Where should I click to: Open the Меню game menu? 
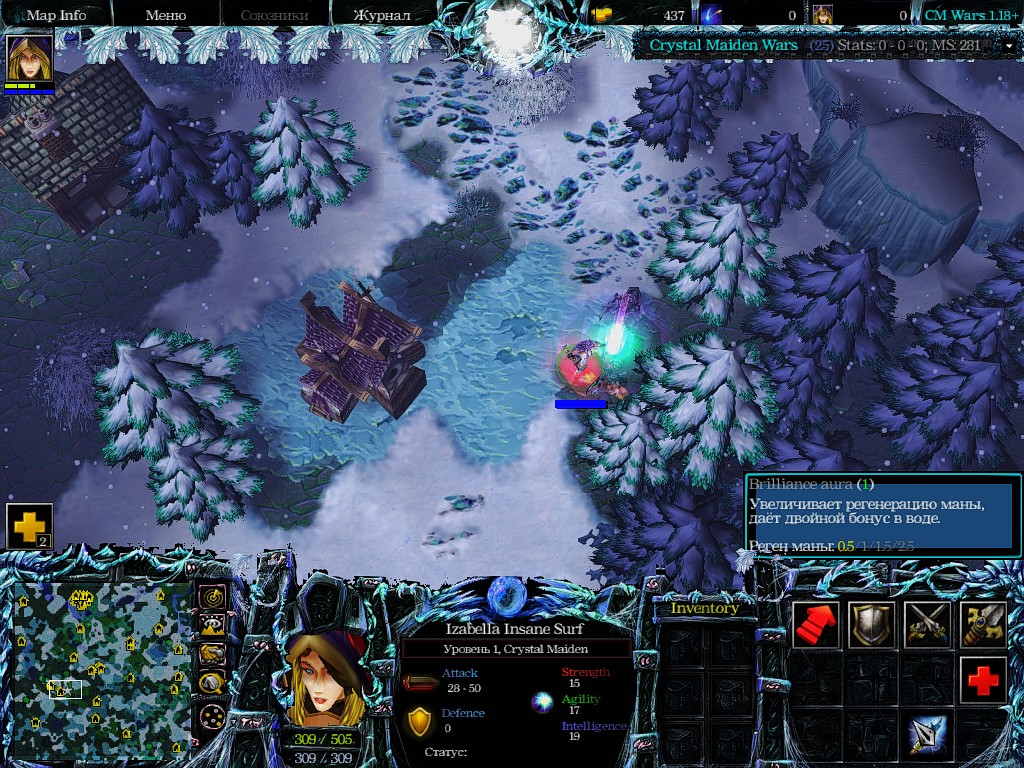tap(165, 15)
